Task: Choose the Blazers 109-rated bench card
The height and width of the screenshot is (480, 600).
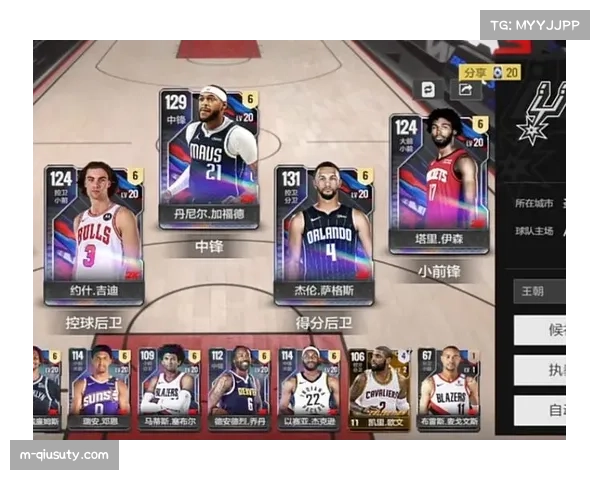Action: 167,382
